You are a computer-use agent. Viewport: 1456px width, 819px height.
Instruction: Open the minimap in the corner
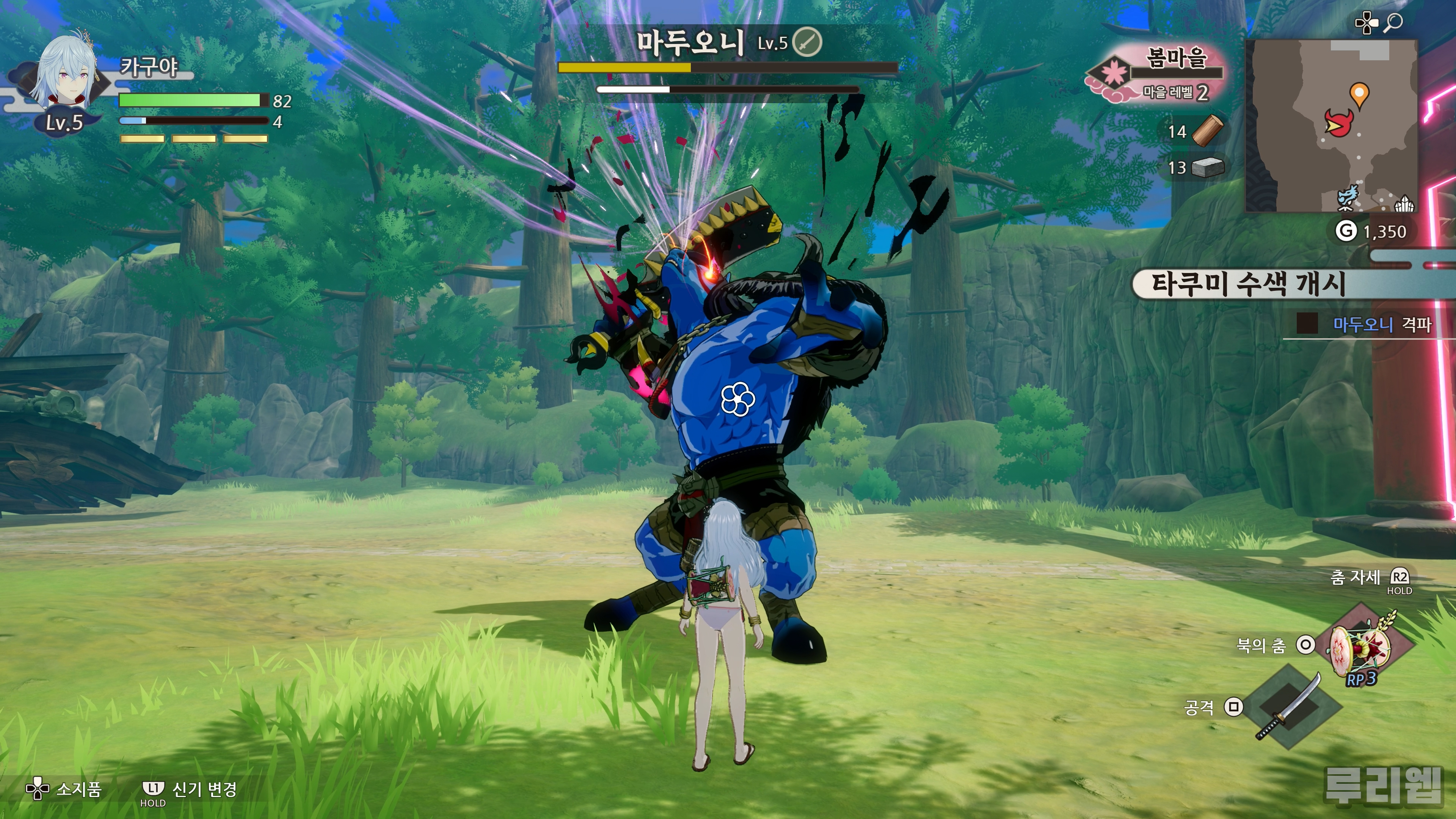[x=1331, y=126]
